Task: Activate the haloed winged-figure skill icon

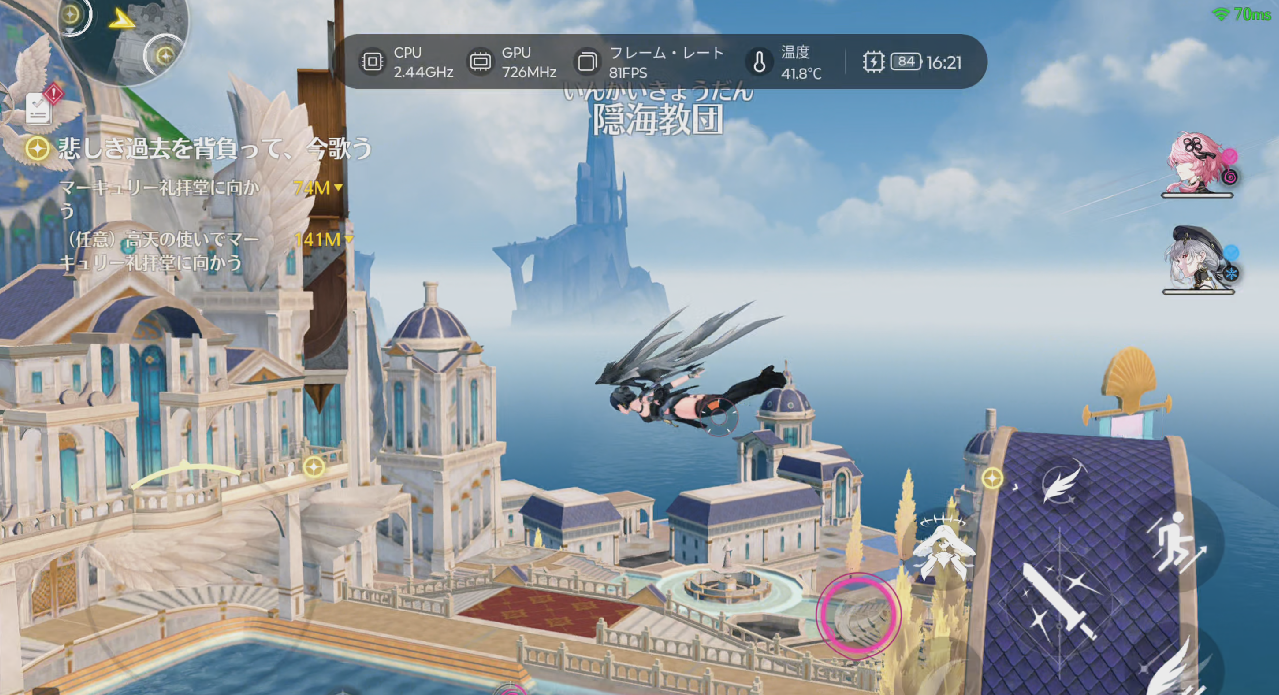Action: click(941, 548)
